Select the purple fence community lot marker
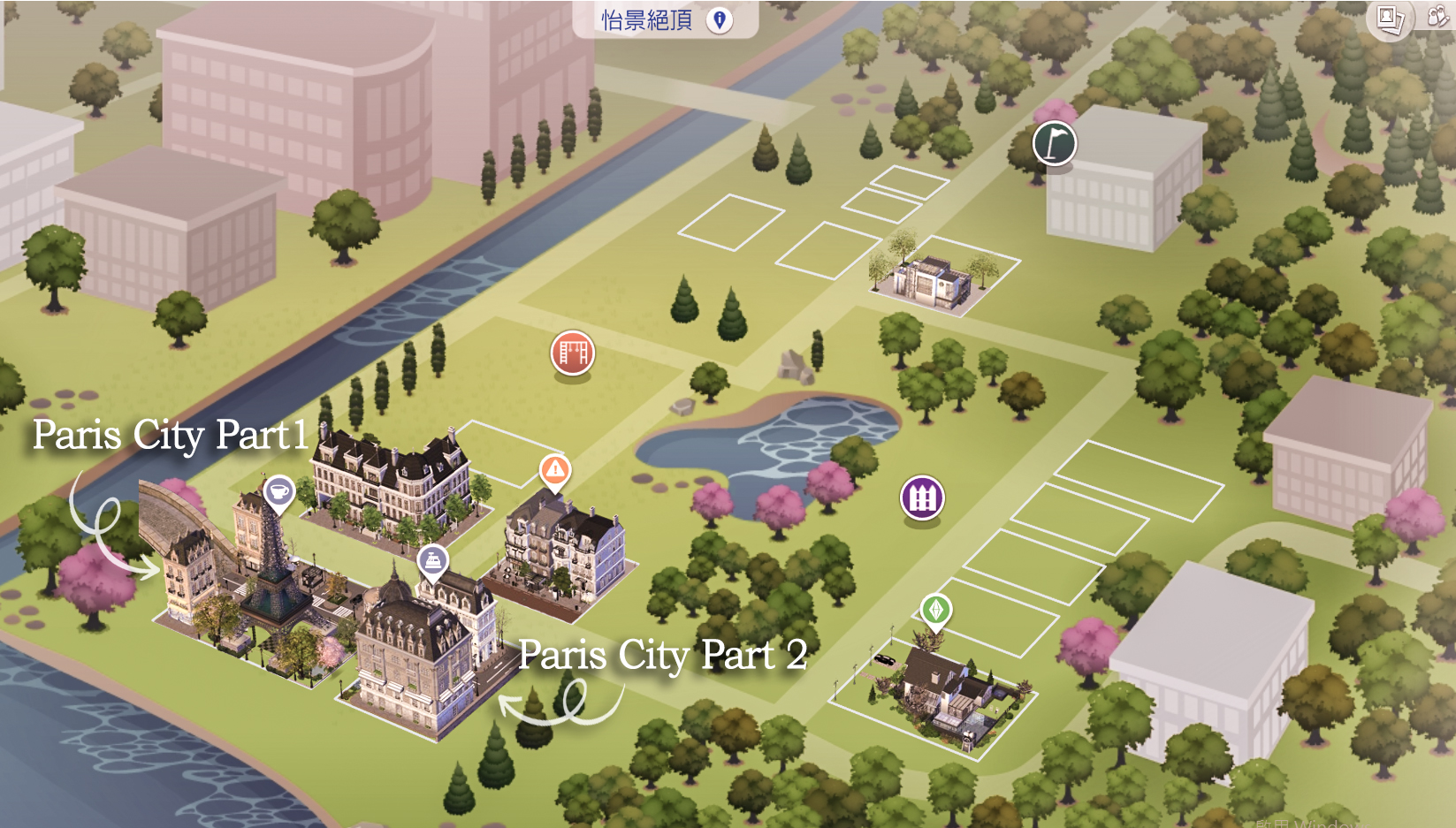The height and width of the screenshot is (828, 1456). 921,497
